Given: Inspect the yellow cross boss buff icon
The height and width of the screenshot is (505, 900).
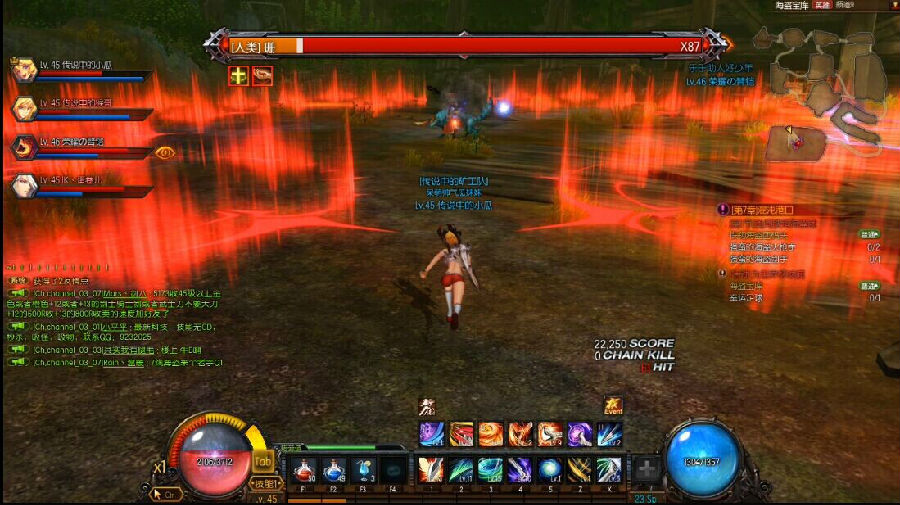Looking at the screenshot, I should coord(238,75).
